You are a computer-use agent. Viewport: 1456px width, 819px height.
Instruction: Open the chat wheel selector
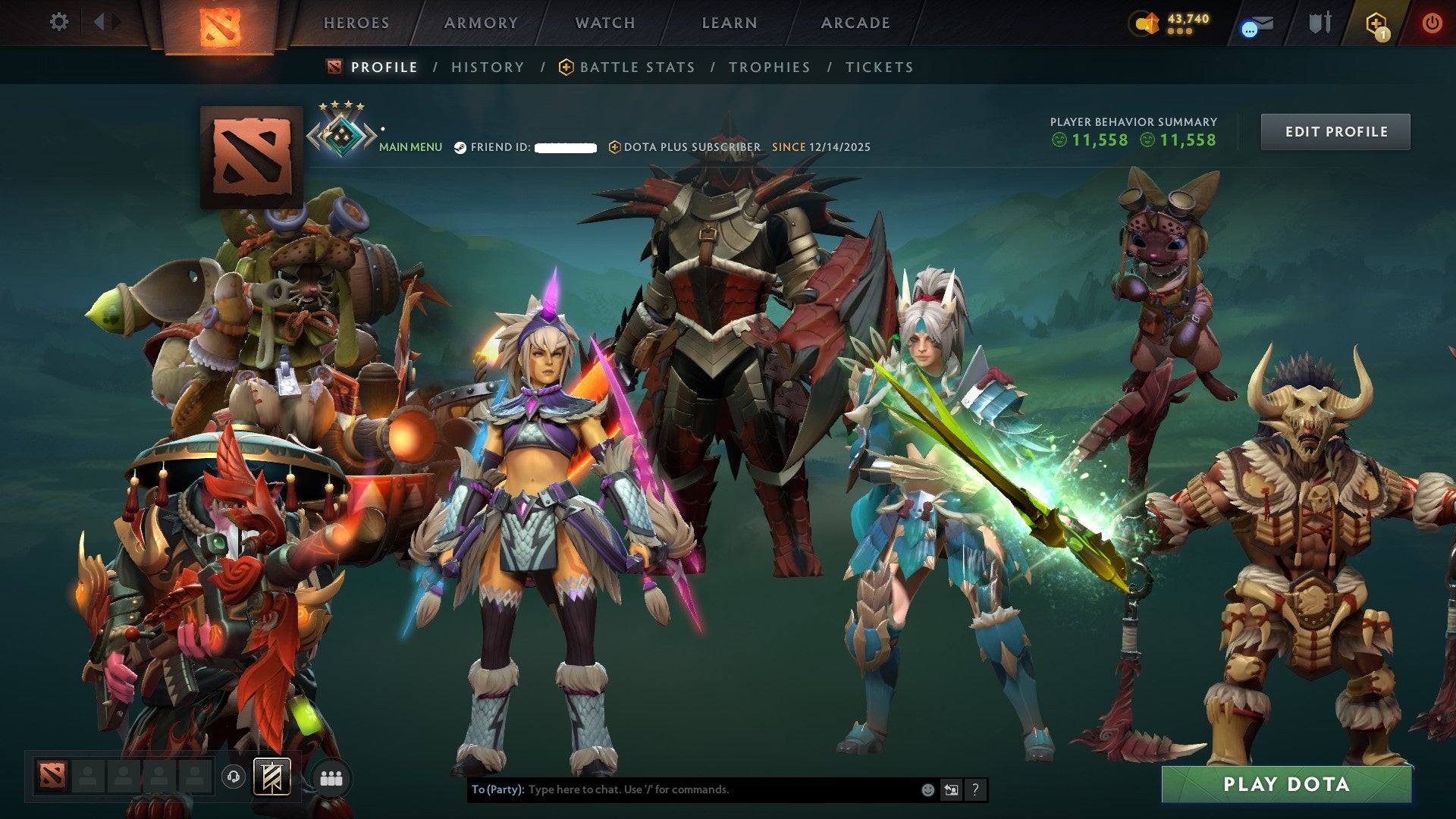pyautogui.click(x=950, y=789)
